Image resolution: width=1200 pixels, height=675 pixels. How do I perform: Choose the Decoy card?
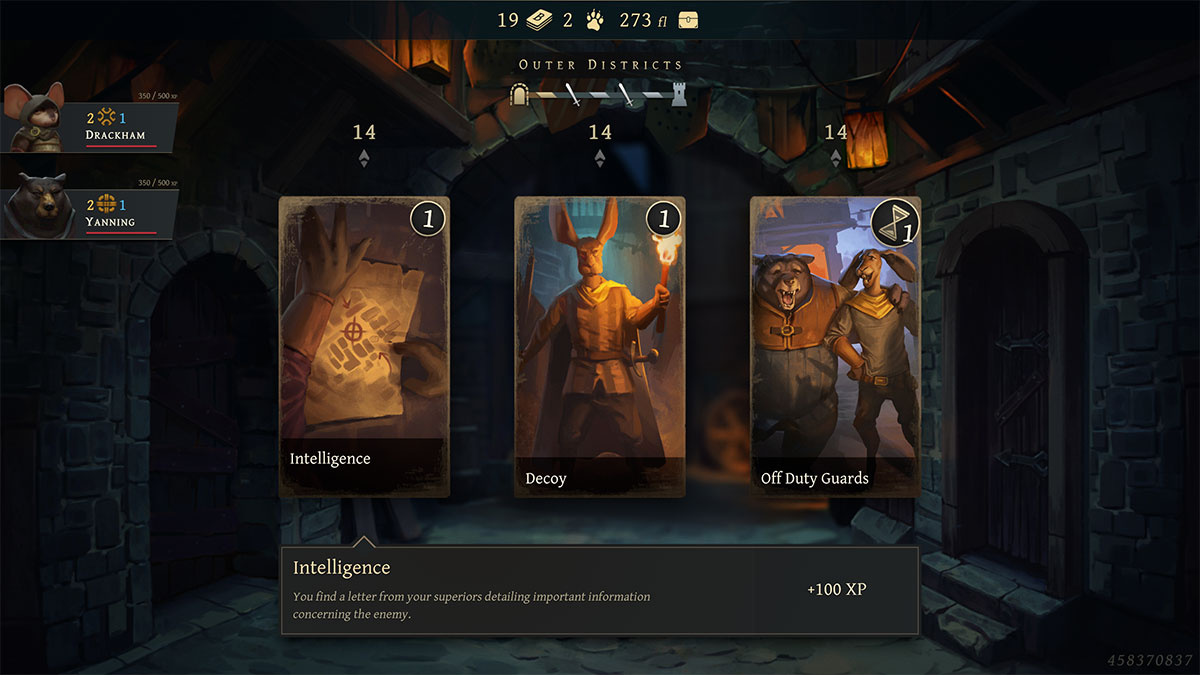coord(600,346)
